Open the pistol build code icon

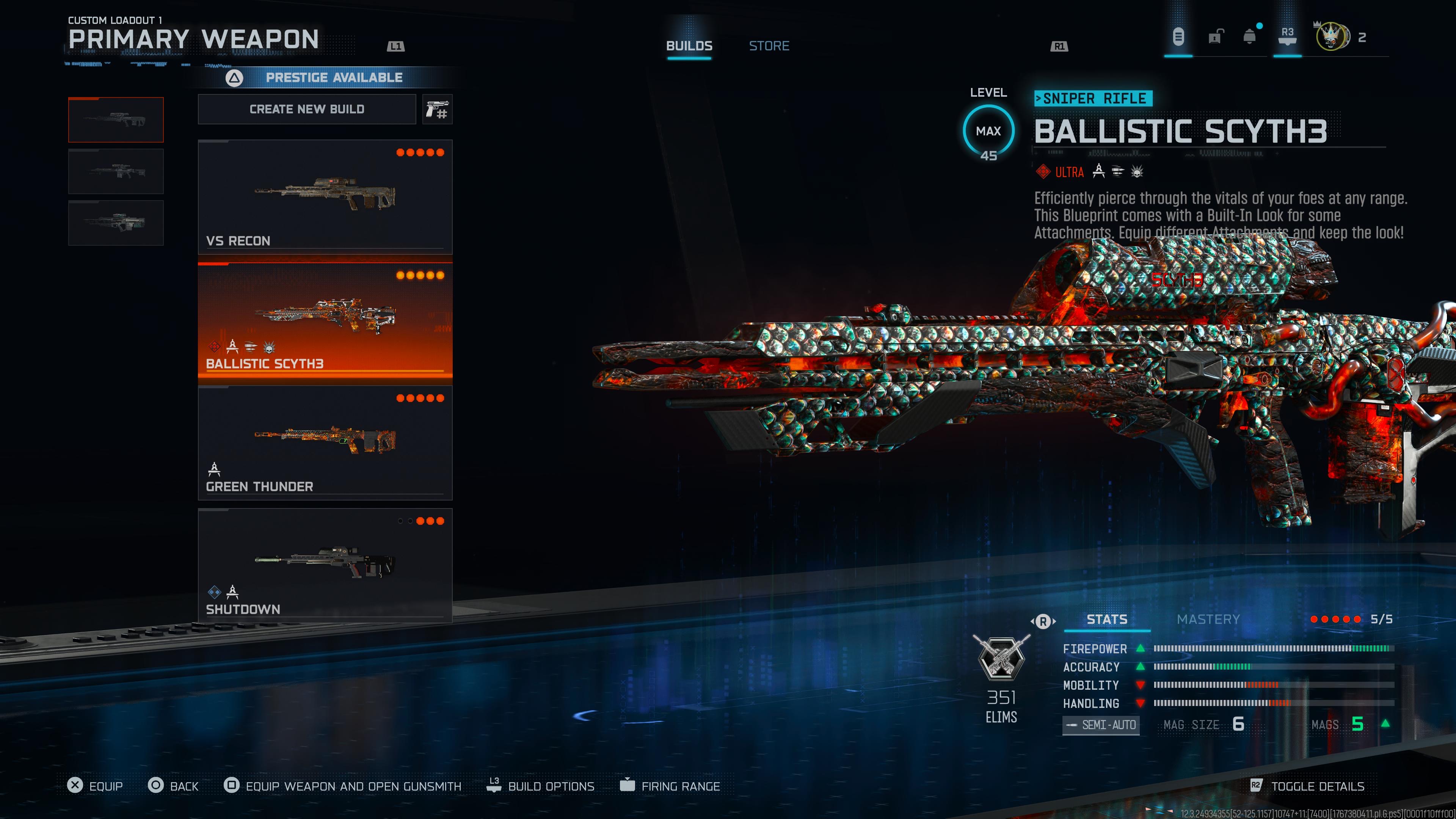click(x=437, y=109)
